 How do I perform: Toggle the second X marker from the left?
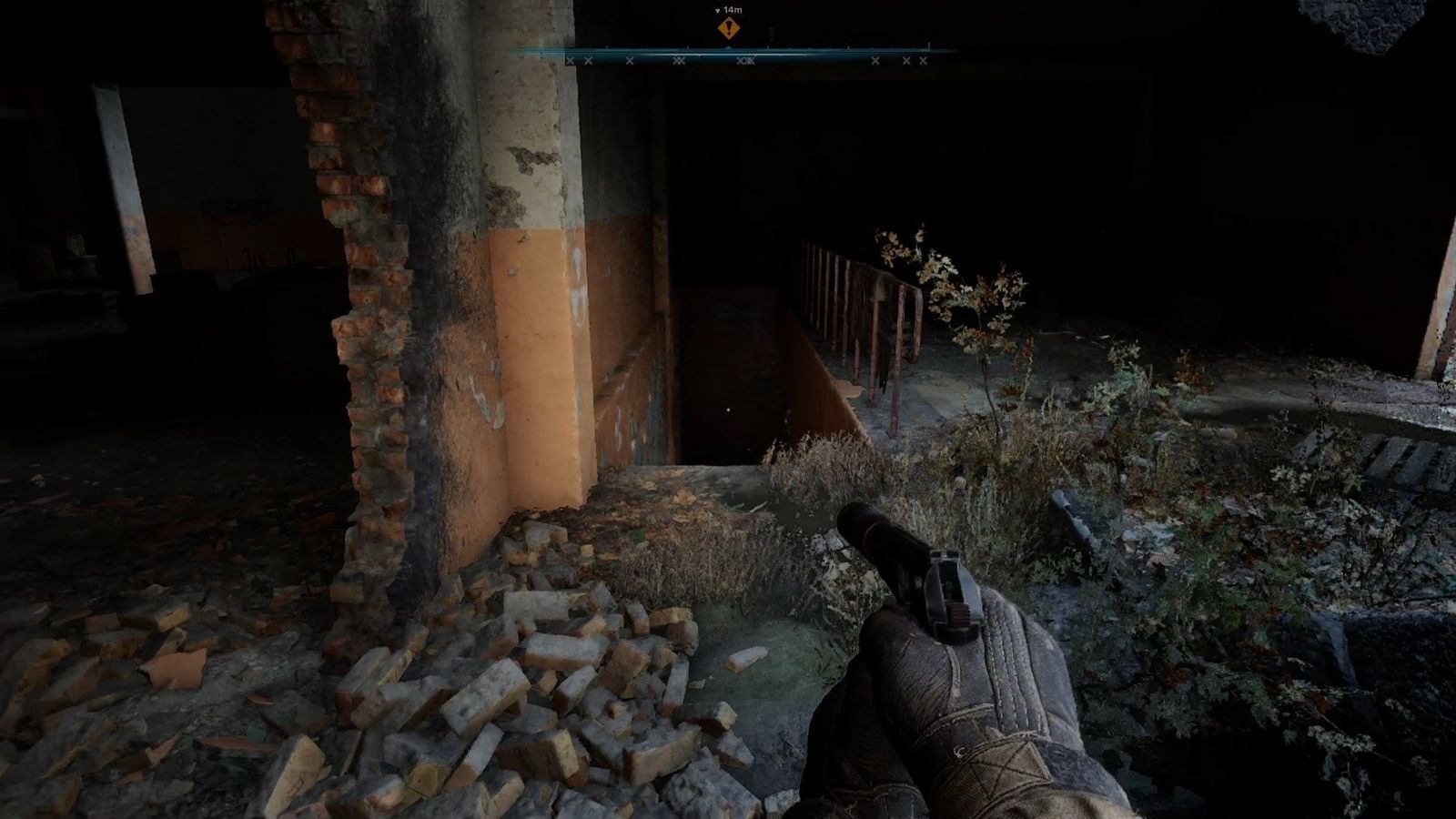tap(588, 61)
